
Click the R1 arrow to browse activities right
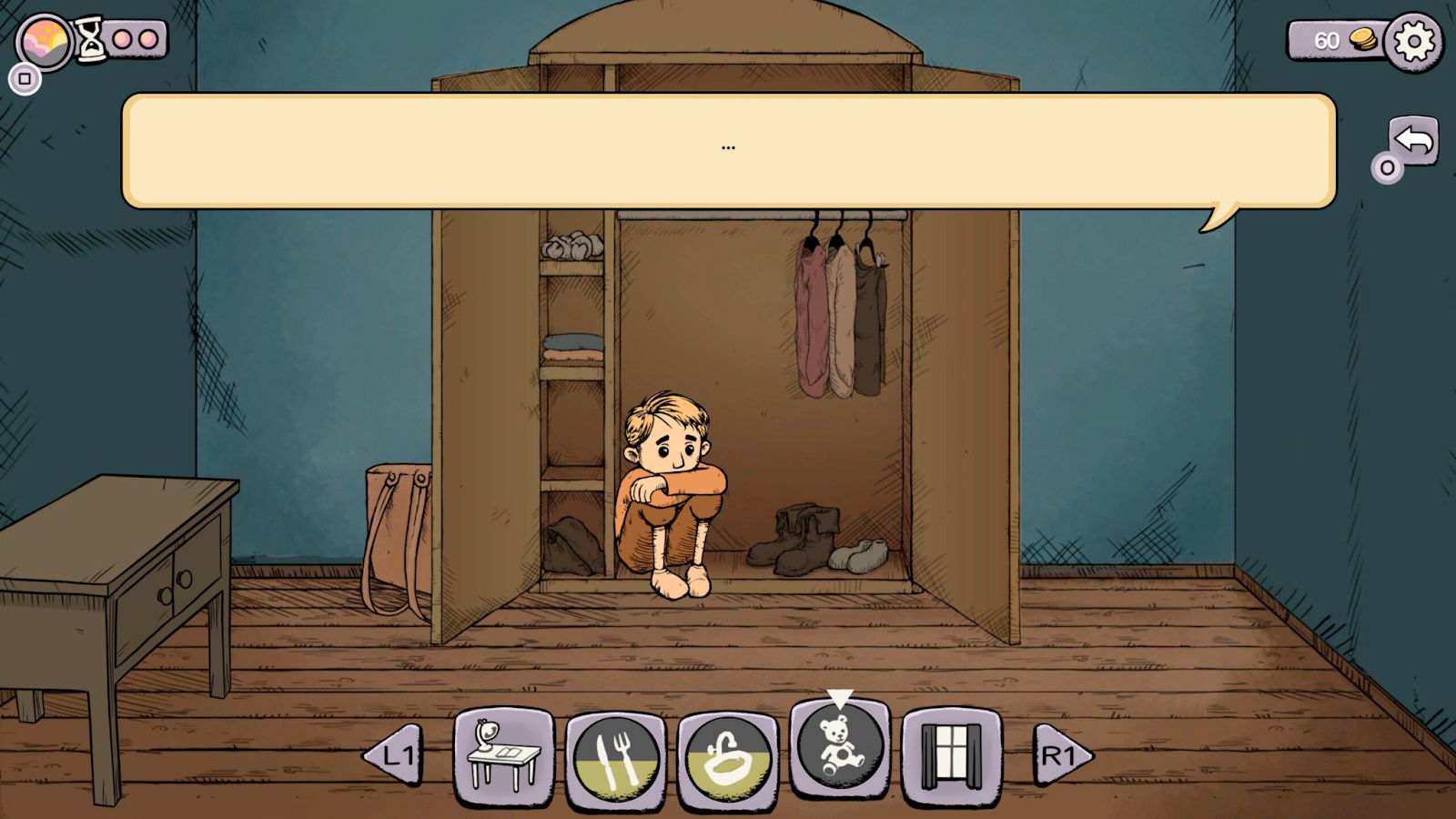tap(1060, 753)
